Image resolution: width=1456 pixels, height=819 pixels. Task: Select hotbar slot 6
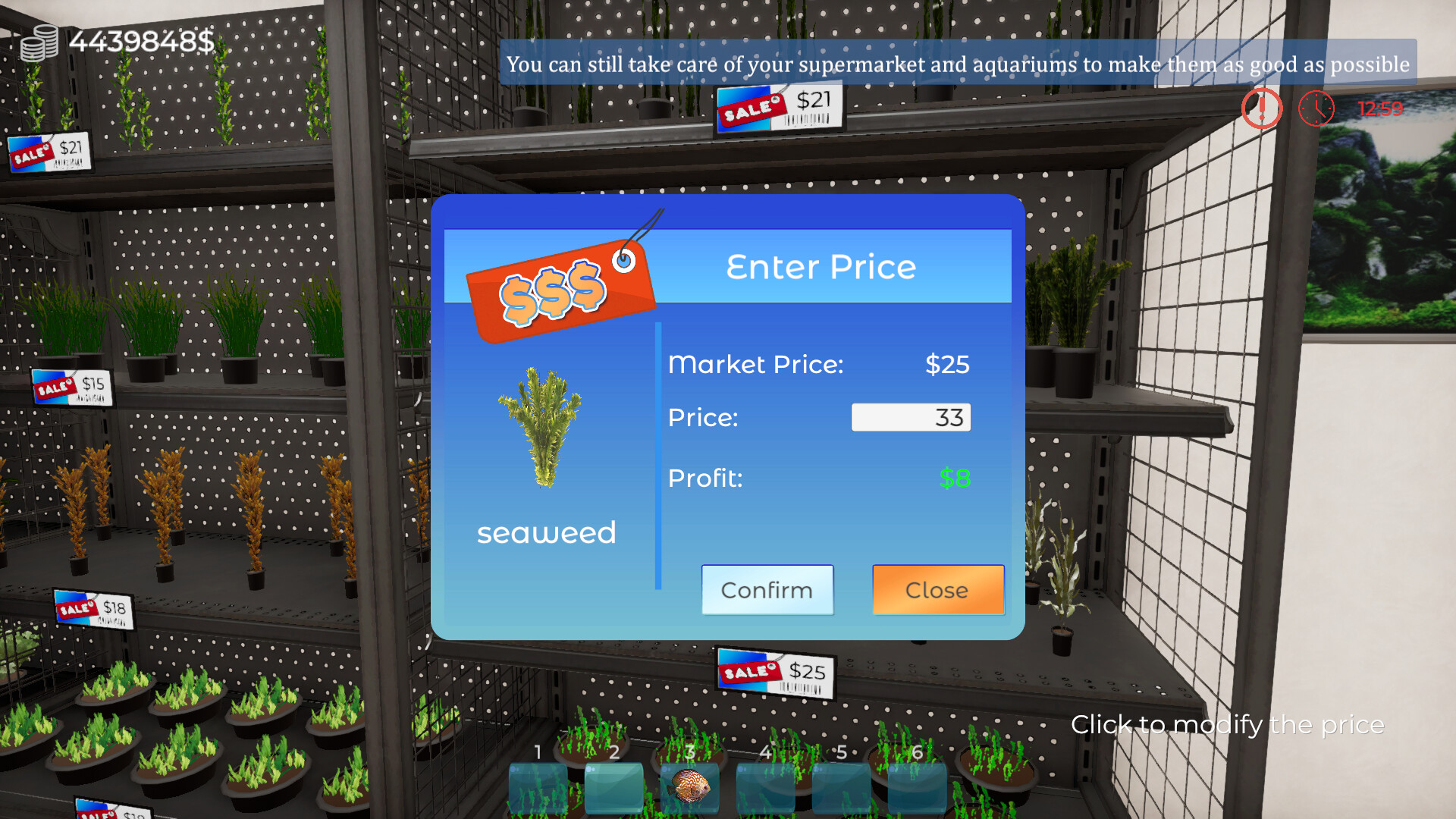point(918,789)
